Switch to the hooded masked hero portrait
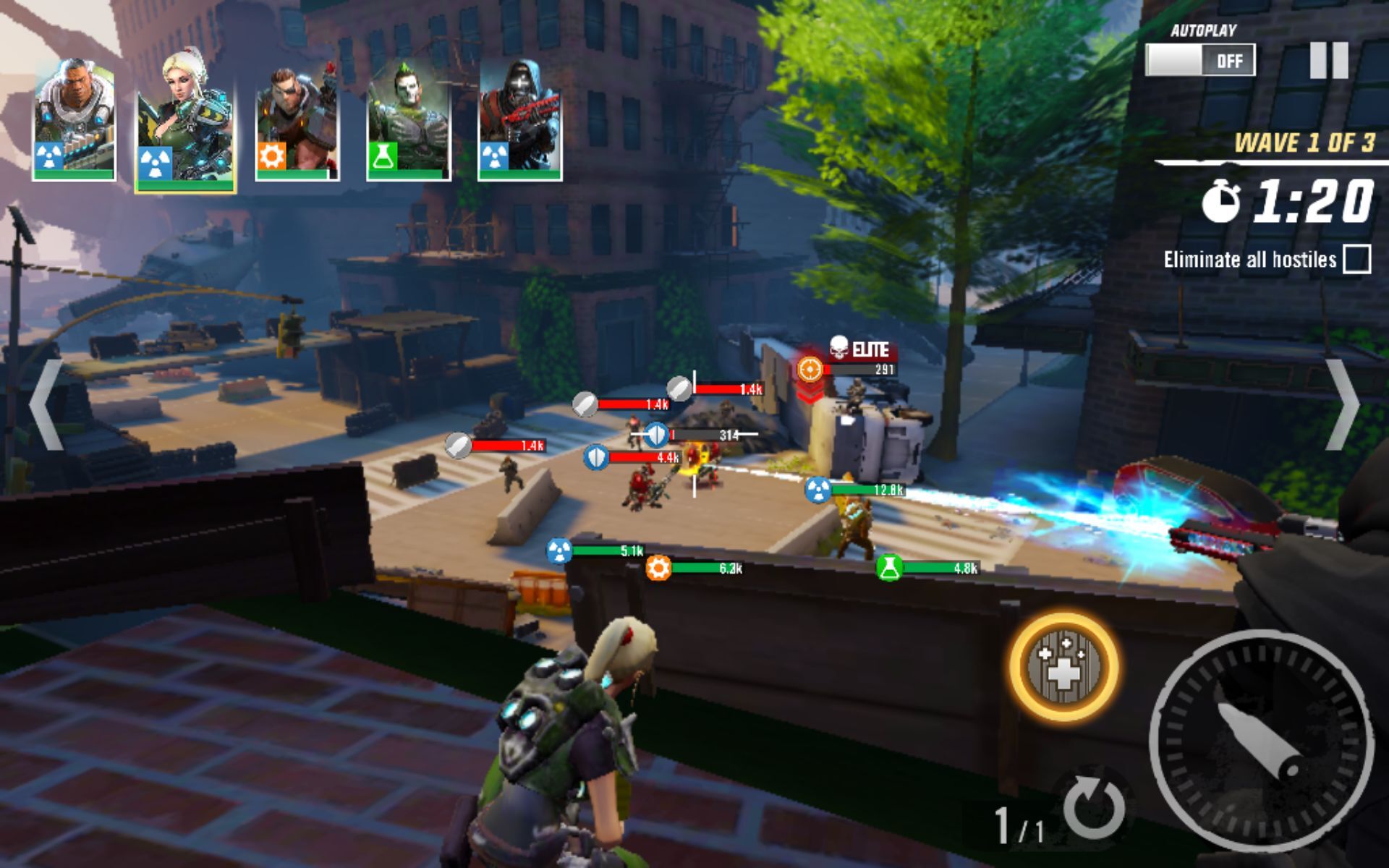The height and width of the screenshot is (868, 1389). (x=520, y=120)
